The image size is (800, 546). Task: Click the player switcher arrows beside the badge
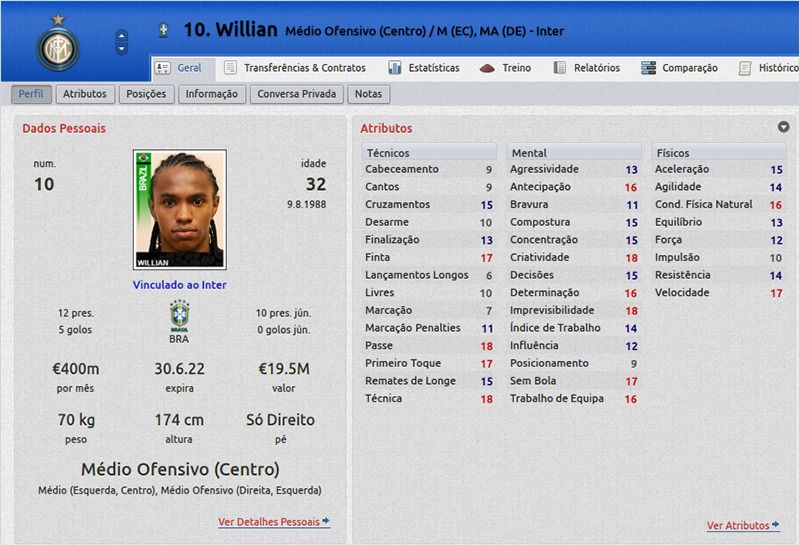[x=122, y=42]
